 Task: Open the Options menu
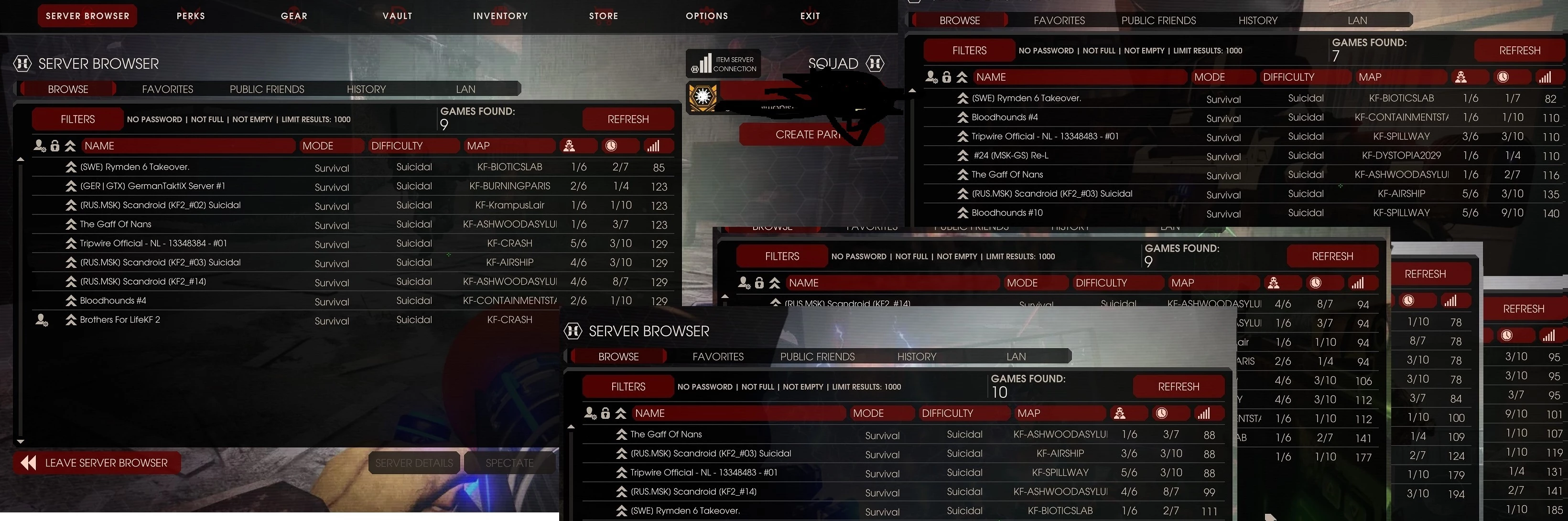point(707,16)
